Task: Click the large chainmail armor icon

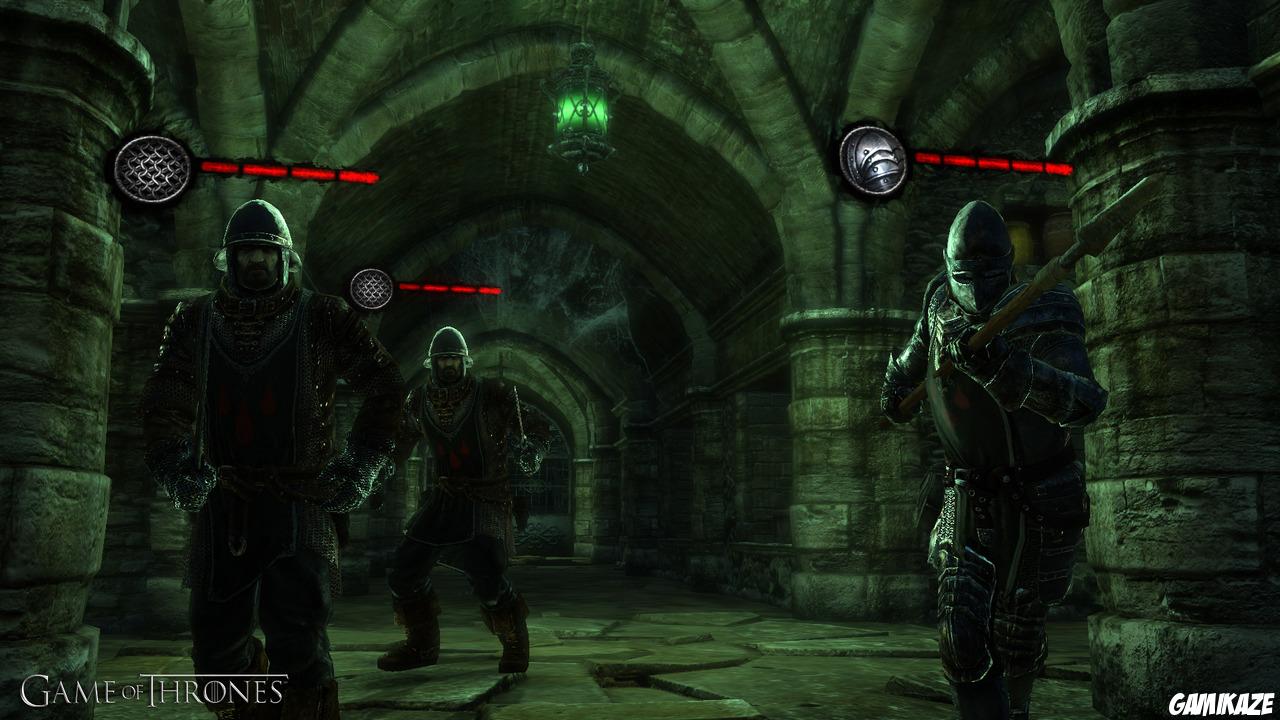Action: coord(152,170)
